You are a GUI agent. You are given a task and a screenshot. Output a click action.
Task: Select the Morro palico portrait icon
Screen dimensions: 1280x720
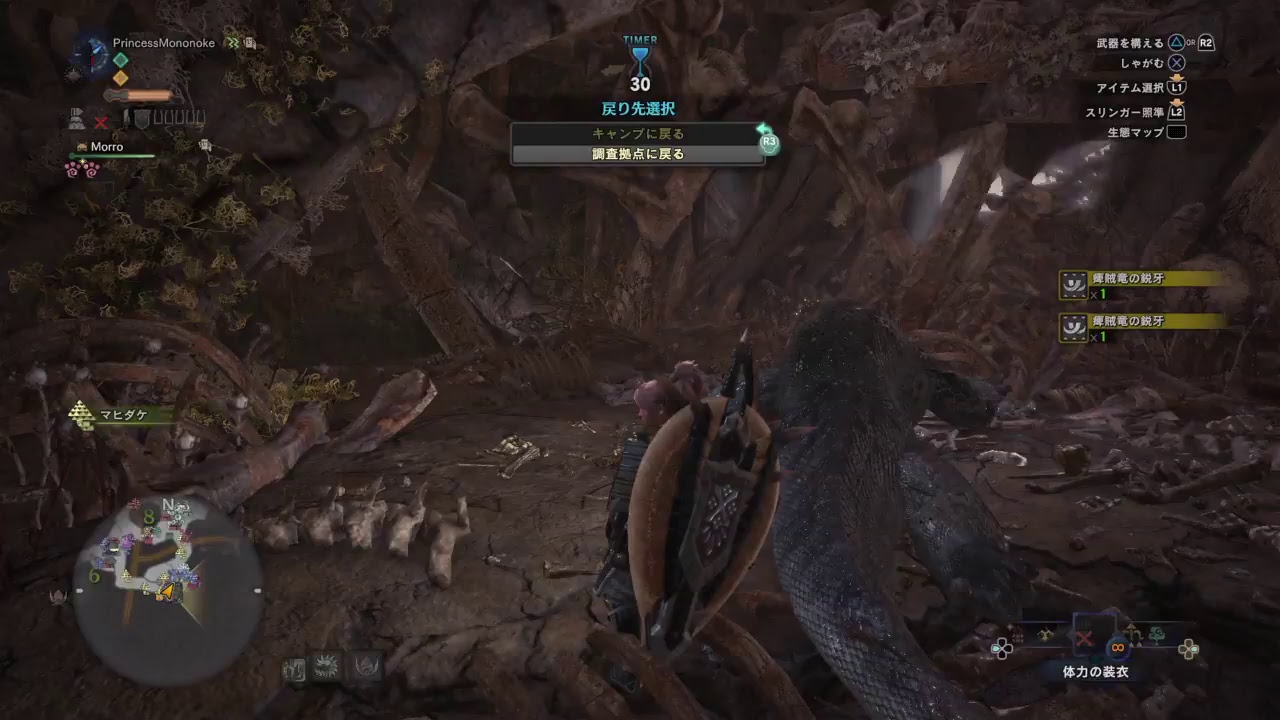(82, 147)
